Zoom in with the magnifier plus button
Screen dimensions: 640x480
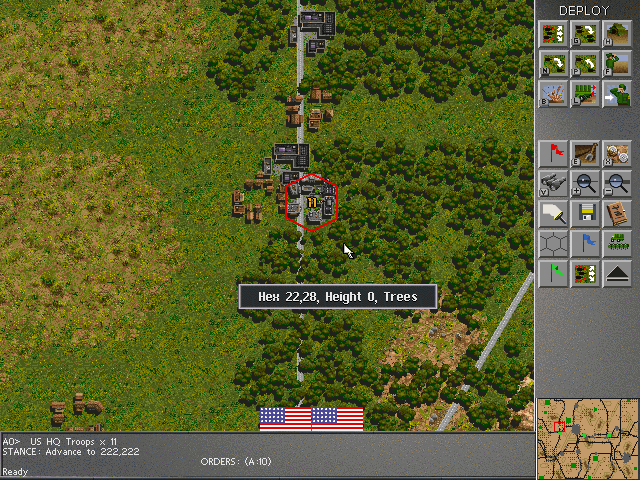(586, 183)
